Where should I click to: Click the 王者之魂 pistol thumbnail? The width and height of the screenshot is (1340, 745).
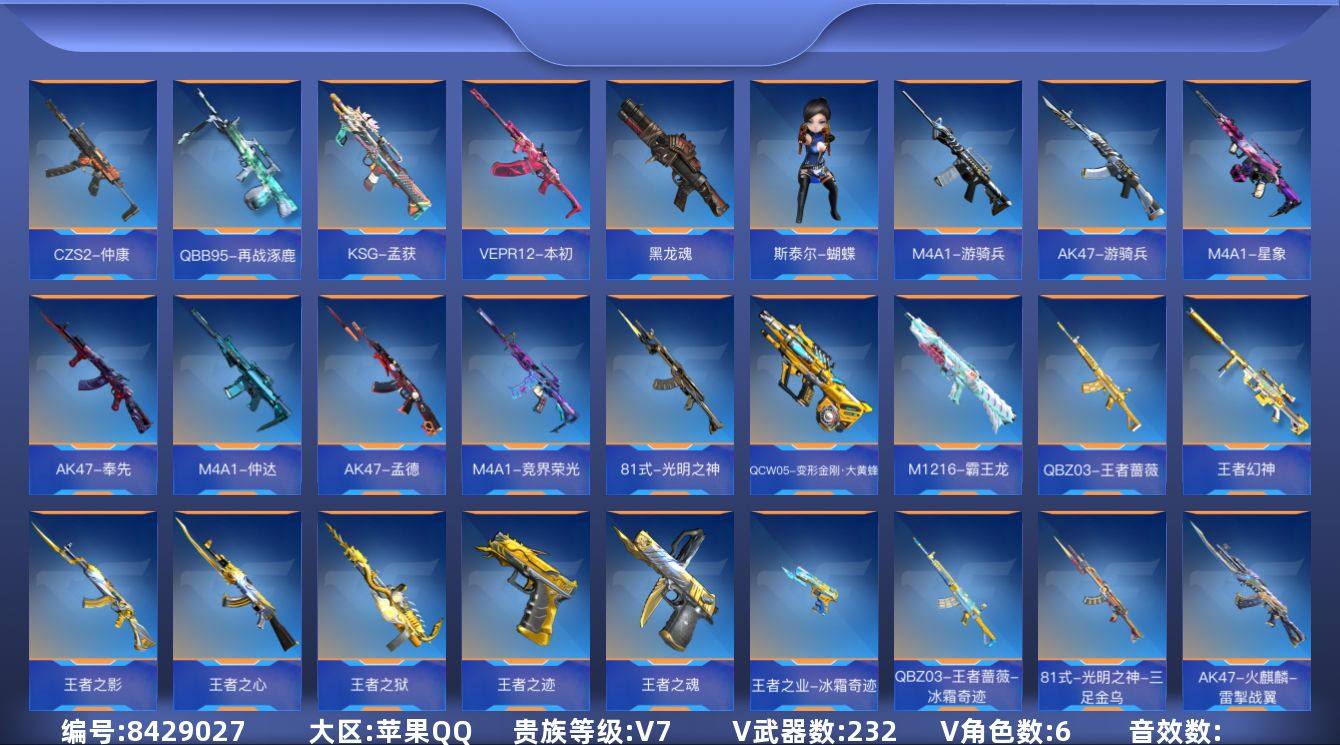click(669, 600)
